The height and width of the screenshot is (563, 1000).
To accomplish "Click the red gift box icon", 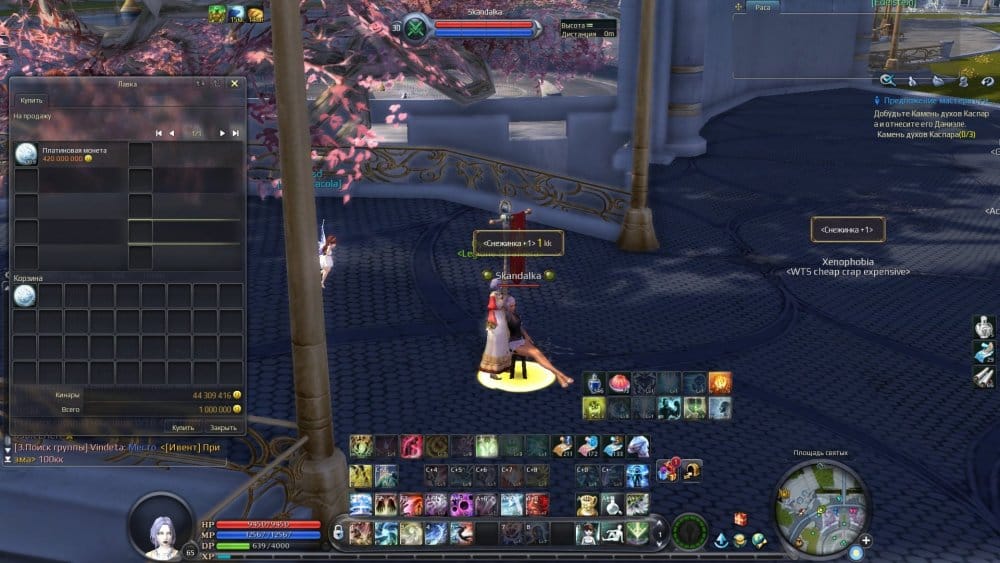I will point(741,518).
